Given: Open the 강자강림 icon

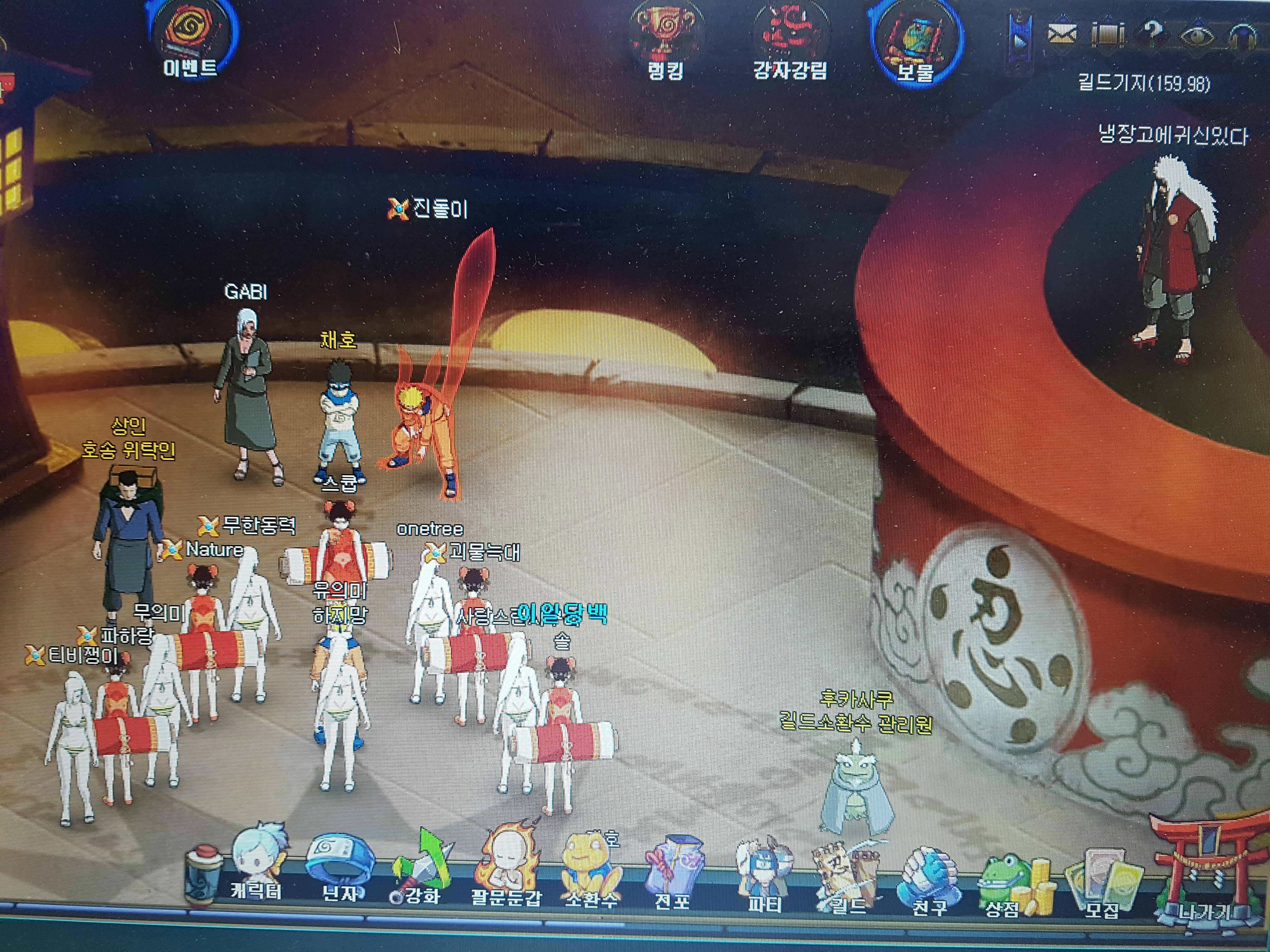Looking at the screenshot, I should [790, 40].
